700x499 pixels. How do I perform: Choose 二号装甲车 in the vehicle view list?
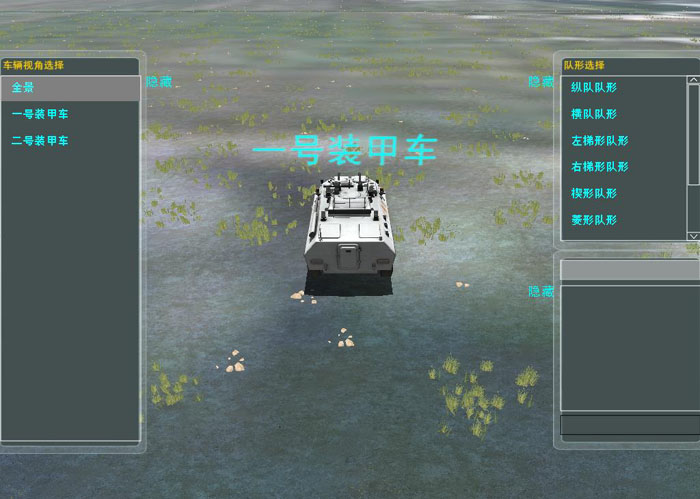(40, 141)
